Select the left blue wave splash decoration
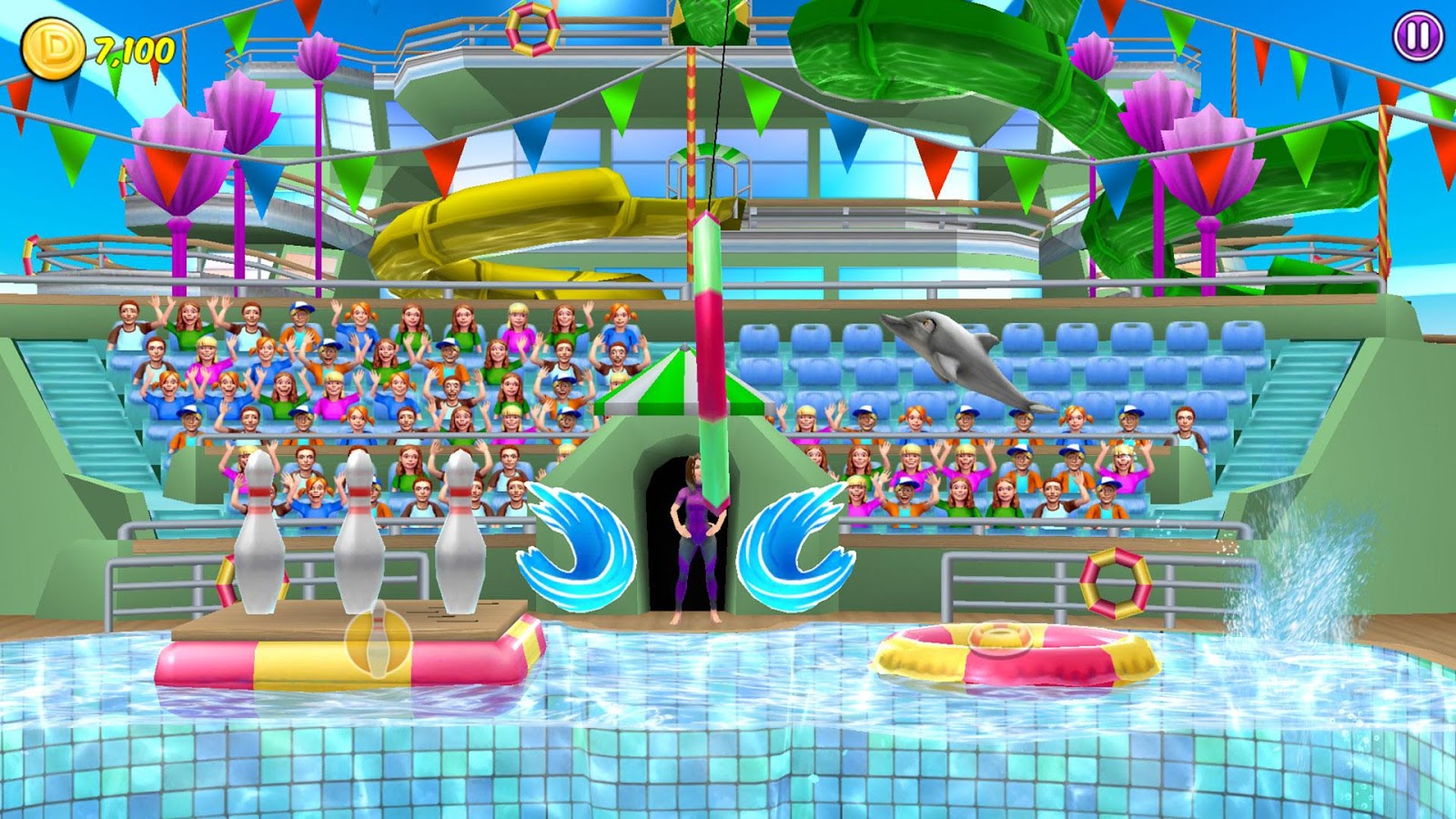 pyautogui.click(x=580, y=546)
